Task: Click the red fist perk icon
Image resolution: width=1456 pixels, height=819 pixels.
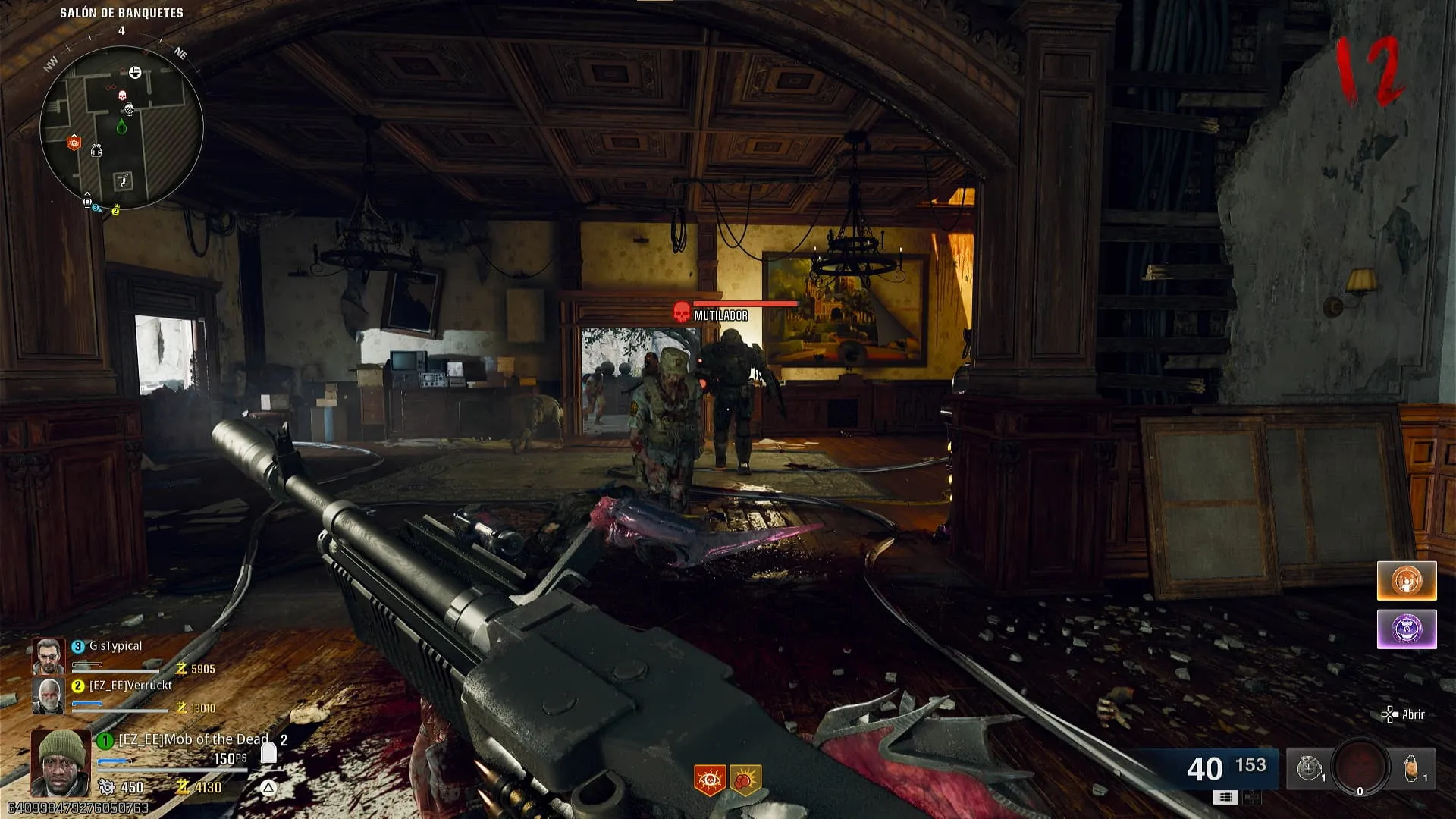Action: tap(745, 780)
